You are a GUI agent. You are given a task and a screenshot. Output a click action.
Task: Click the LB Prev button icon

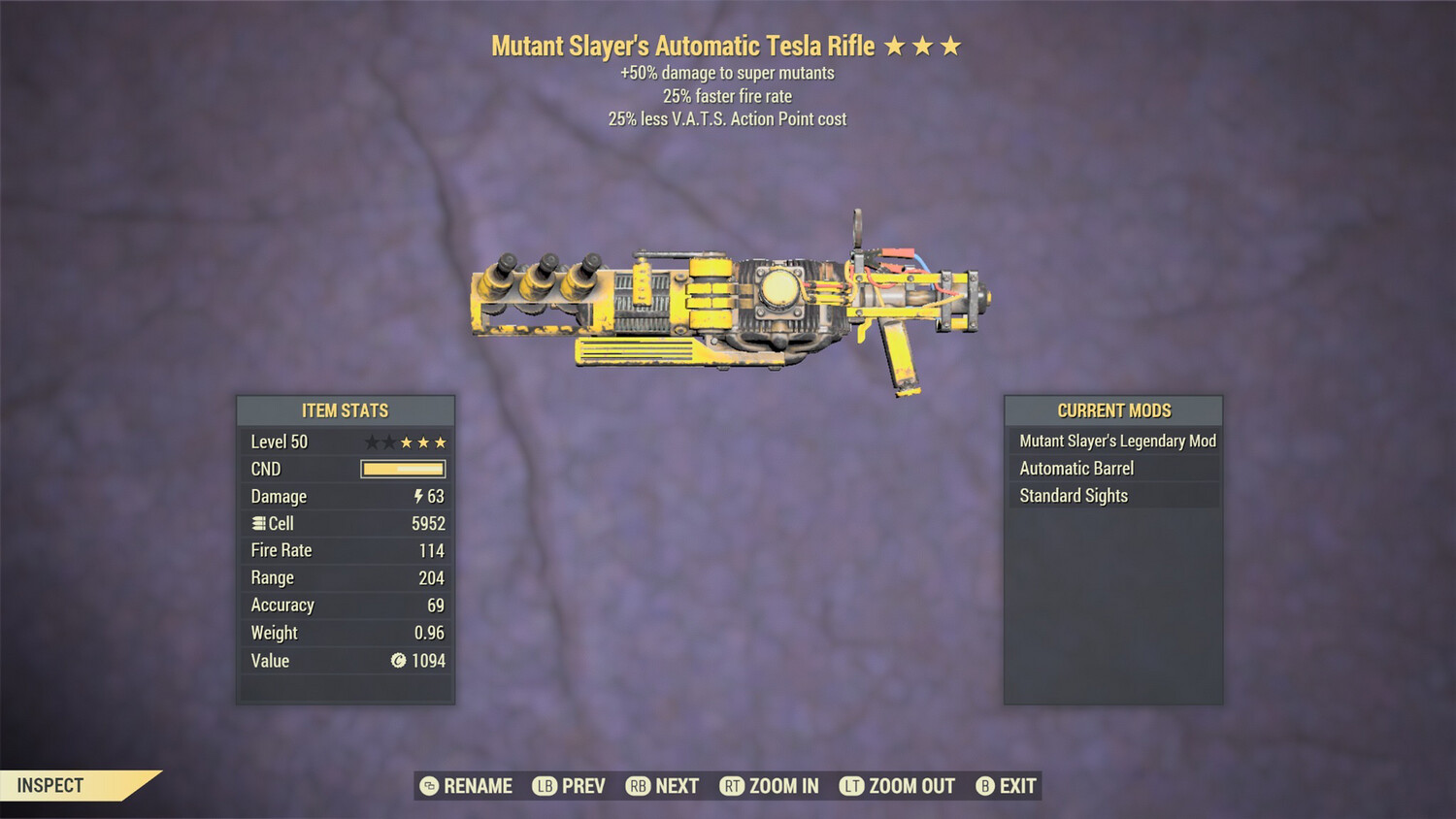[546, 786]
